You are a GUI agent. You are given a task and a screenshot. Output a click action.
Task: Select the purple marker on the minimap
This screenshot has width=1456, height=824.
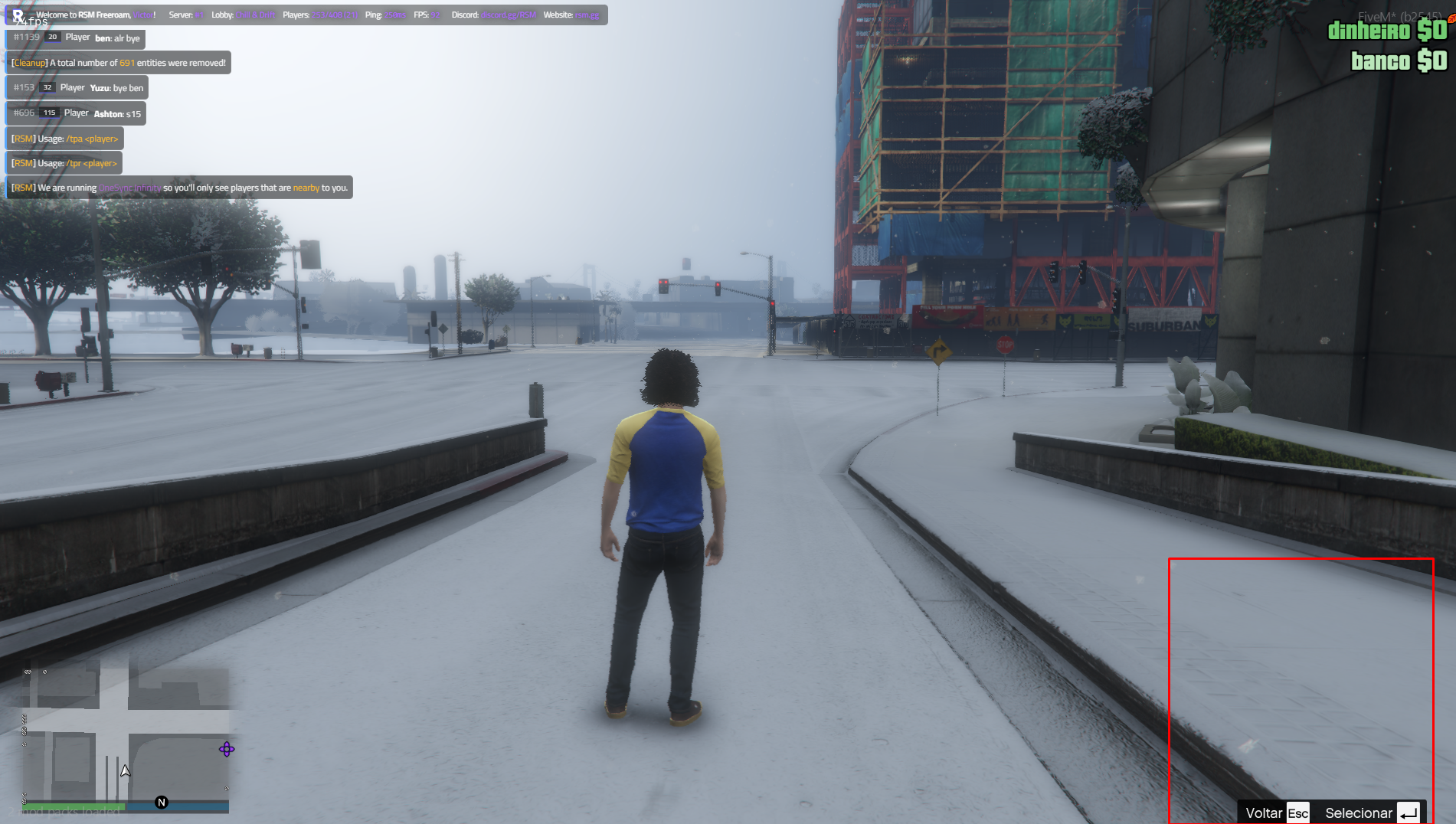tap(227, 750)
